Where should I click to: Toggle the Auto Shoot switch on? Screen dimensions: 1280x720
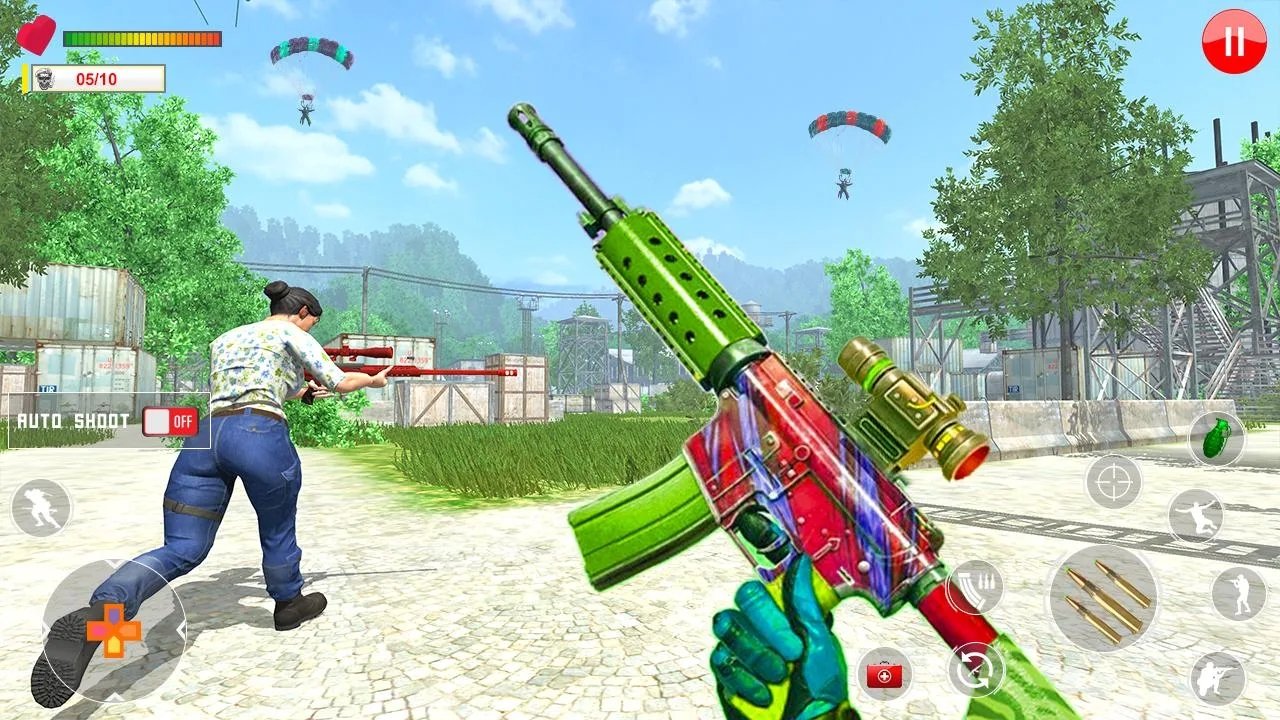(170, 421)
